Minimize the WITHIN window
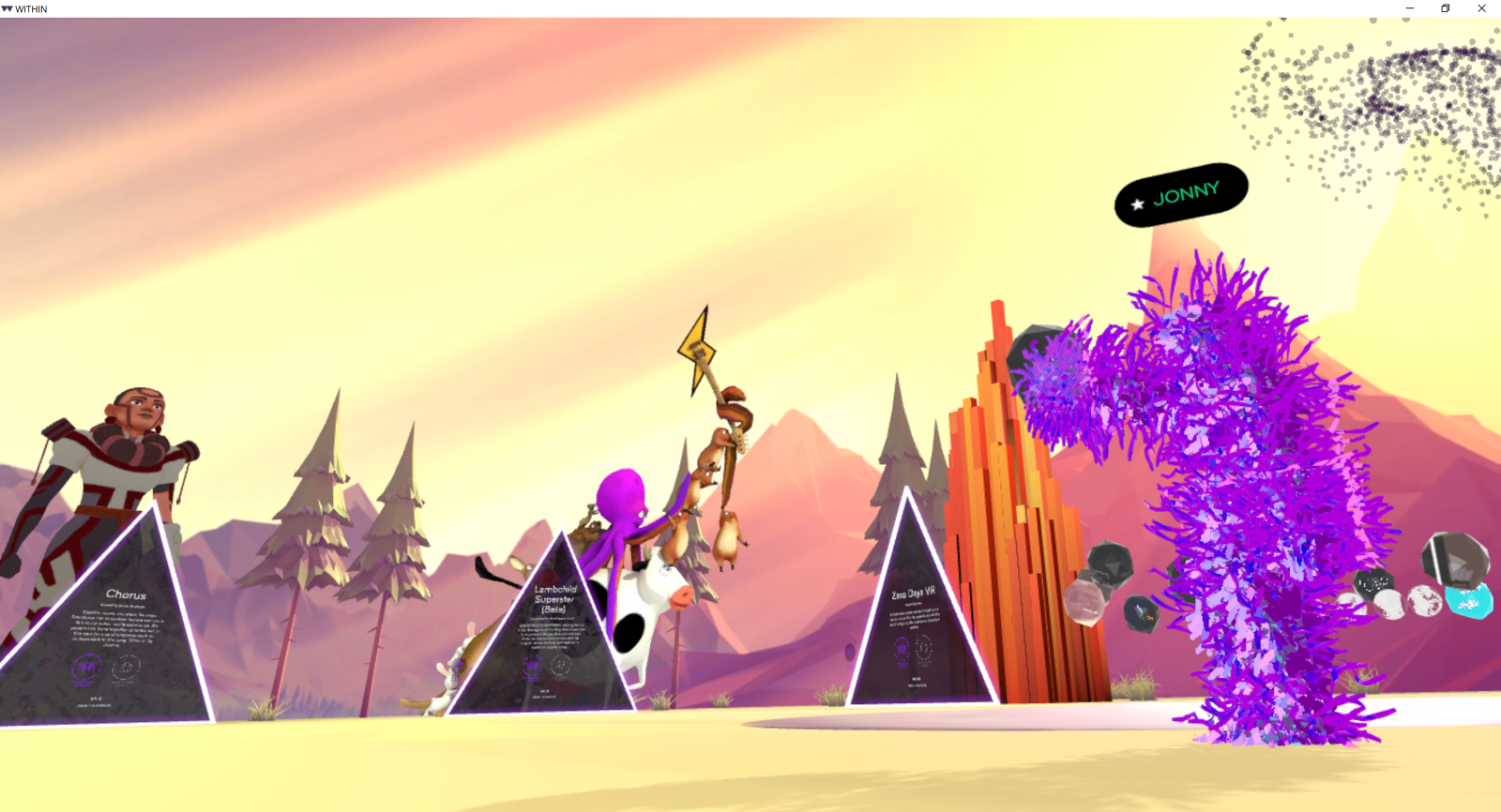The height and width of the screenshot is (812, 1501). (x=1409, y=8)
